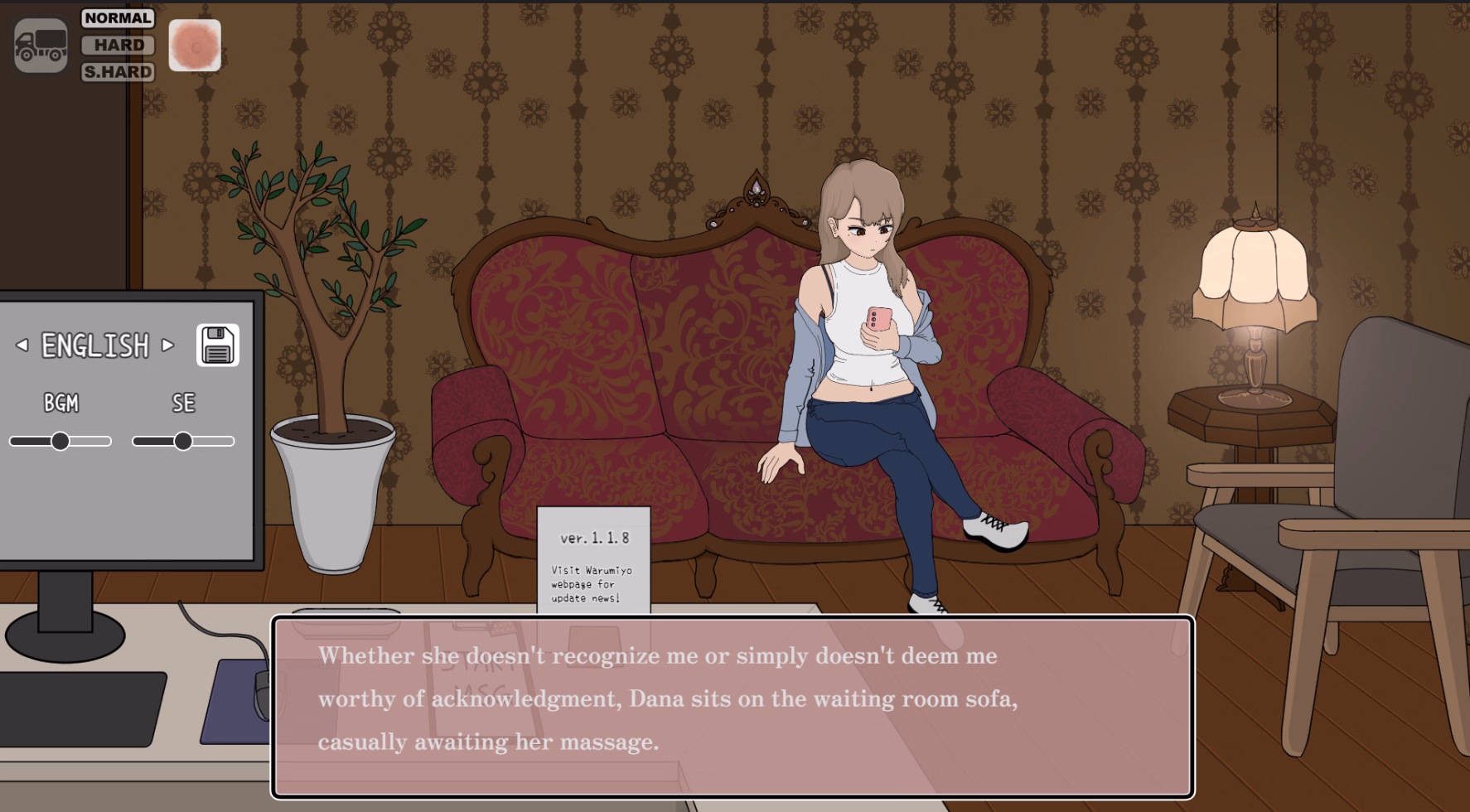This screenshot has height=812, width=1470.
Task: Click the pink circle icon
Action: coord(195,46)
